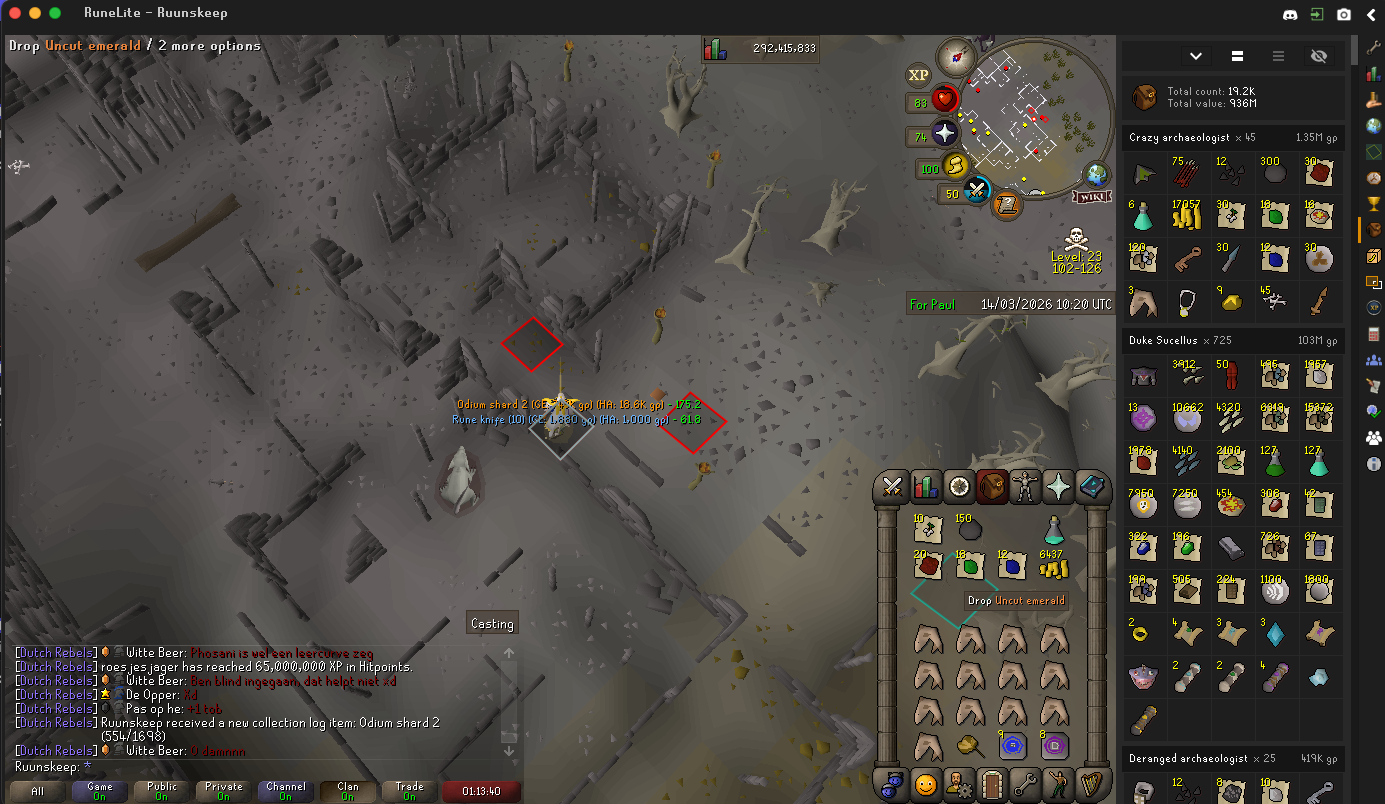Select the coins stack in inventory
1385x804 pixels.
click(1053, 566)
